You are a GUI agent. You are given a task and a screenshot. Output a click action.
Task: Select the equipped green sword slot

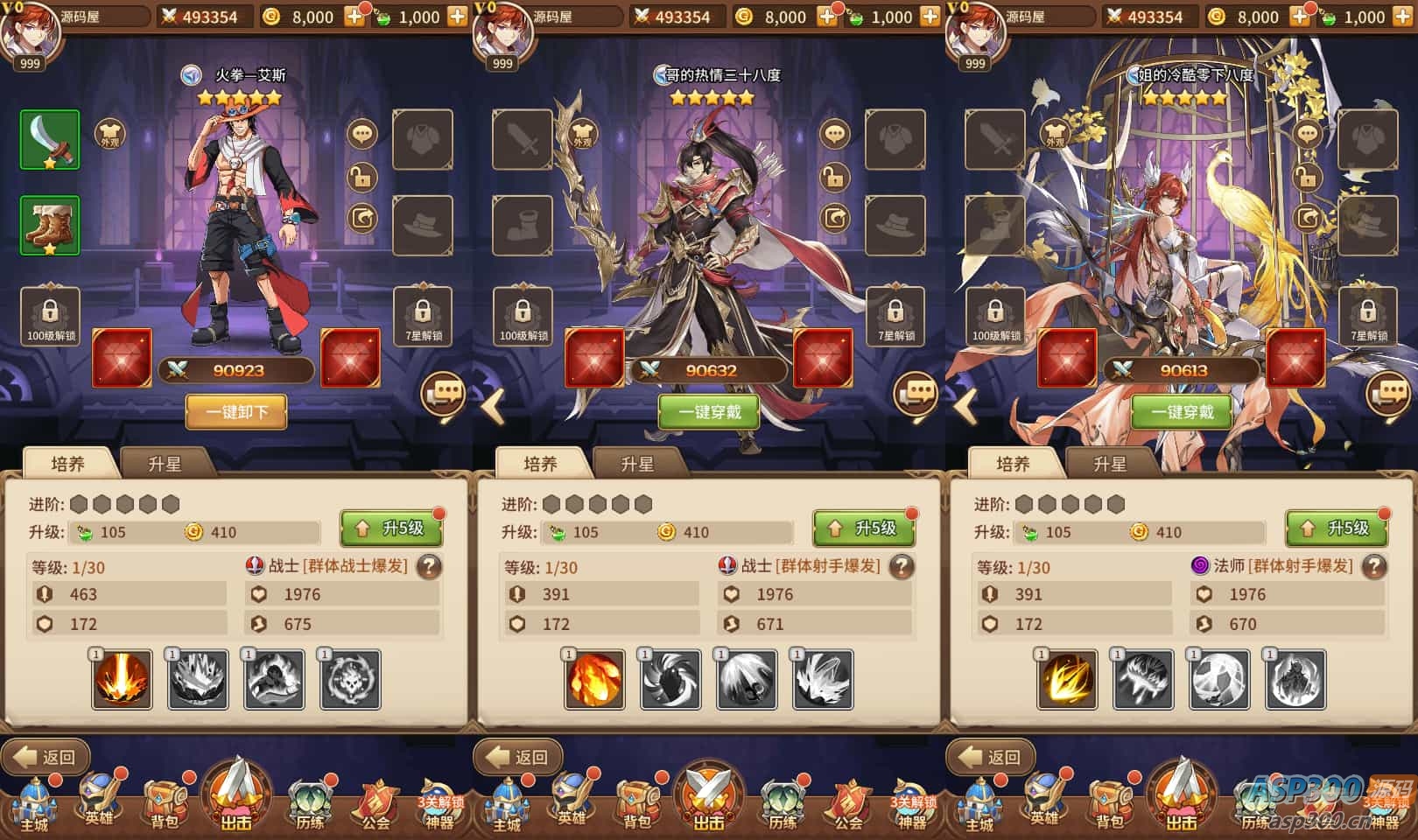click(x=50, y=140)
